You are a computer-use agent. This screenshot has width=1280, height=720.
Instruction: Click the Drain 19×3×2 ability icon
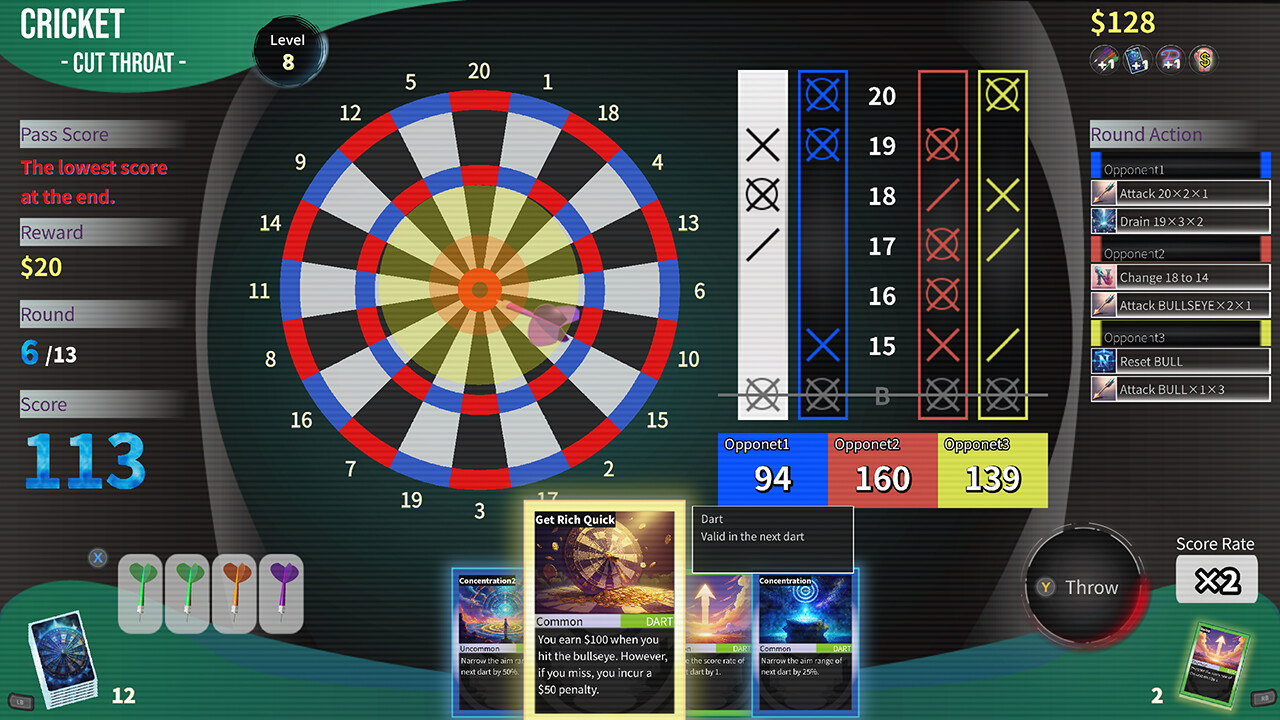pos(1103,221)
